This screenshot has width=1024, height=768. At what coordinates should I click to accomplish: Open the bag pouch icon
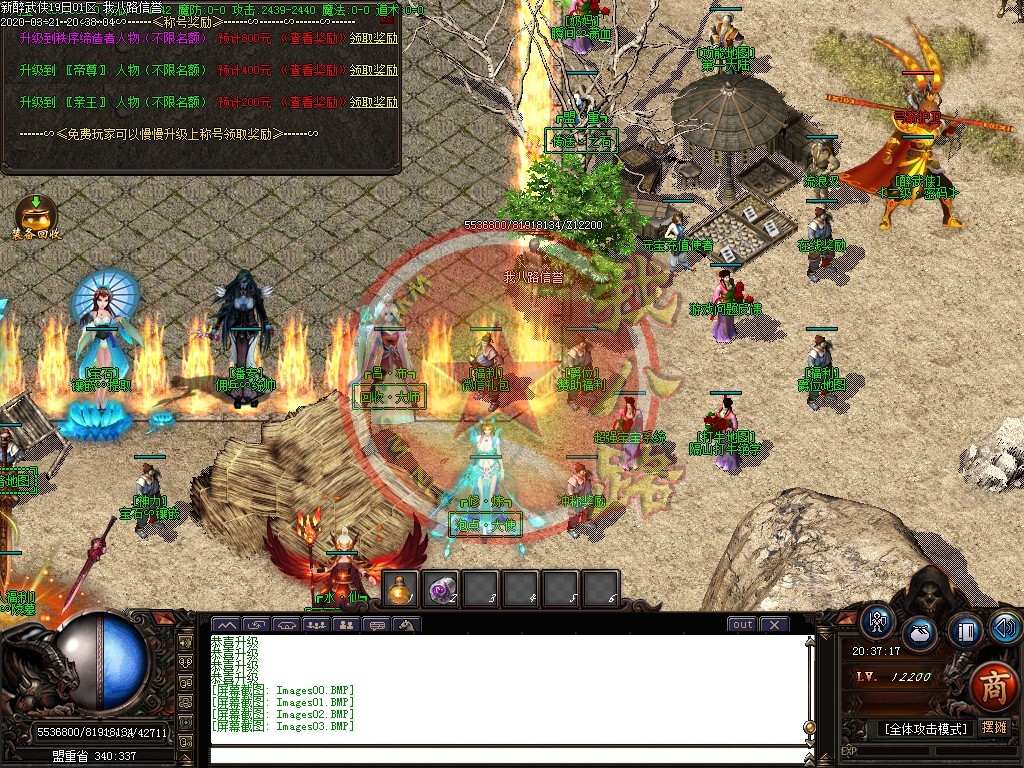(x=919, y=634)
